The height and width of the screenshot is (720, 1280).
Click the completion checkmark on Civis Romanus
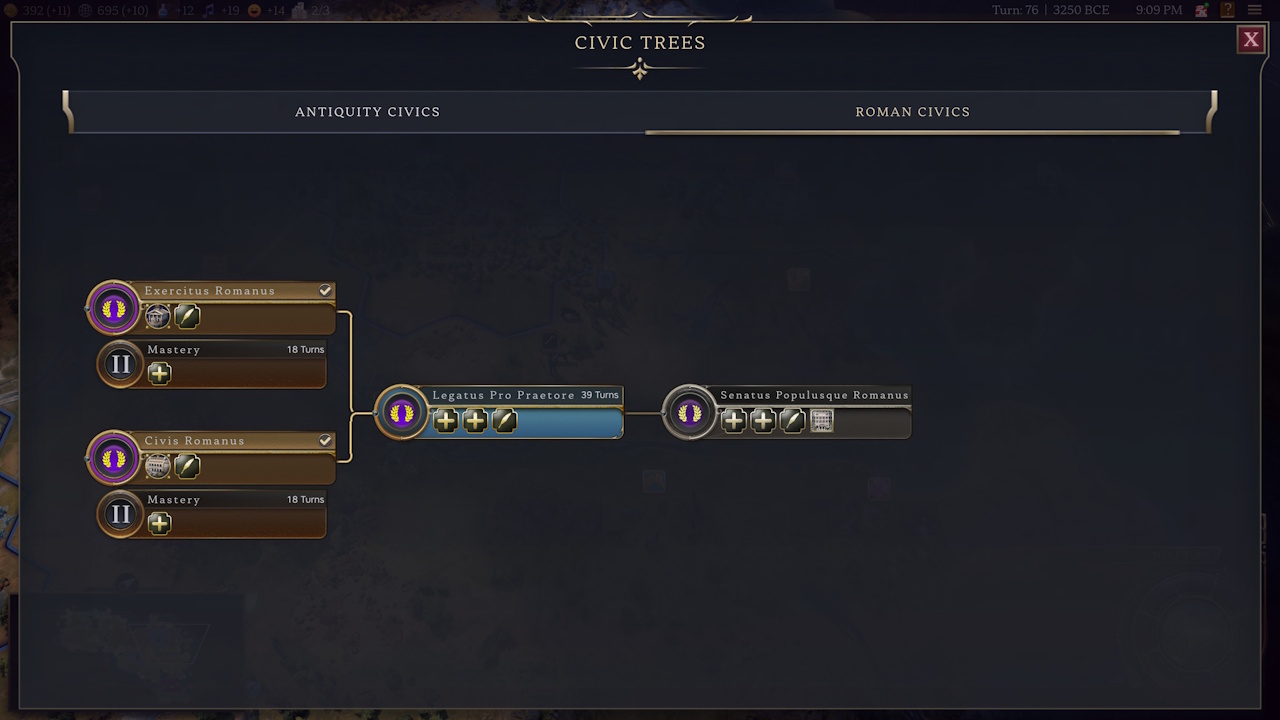point(325,440)
